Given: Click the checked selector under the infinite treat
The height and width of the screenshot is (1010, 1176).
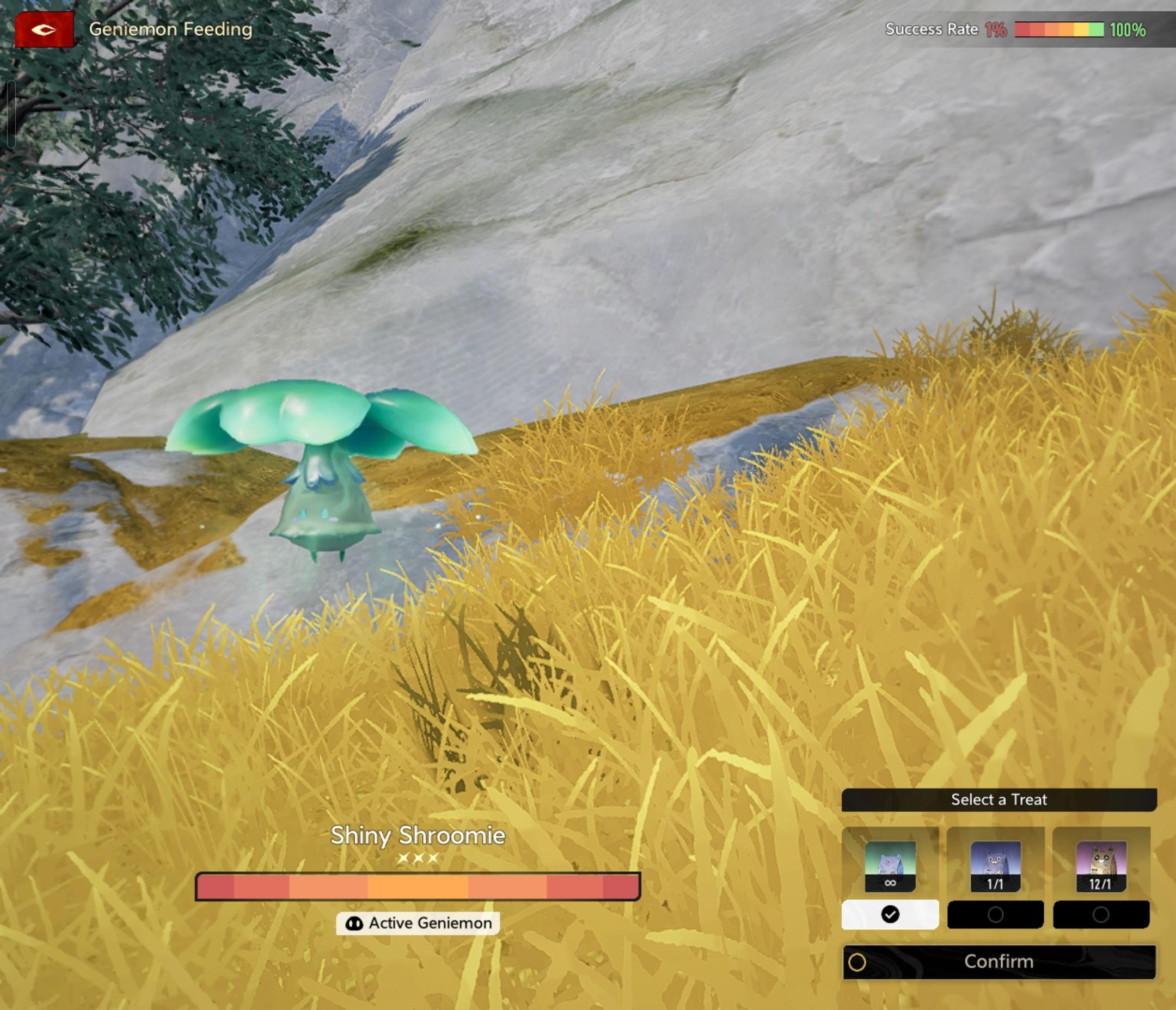Looking at the screenshot, I should pos(890,915).
